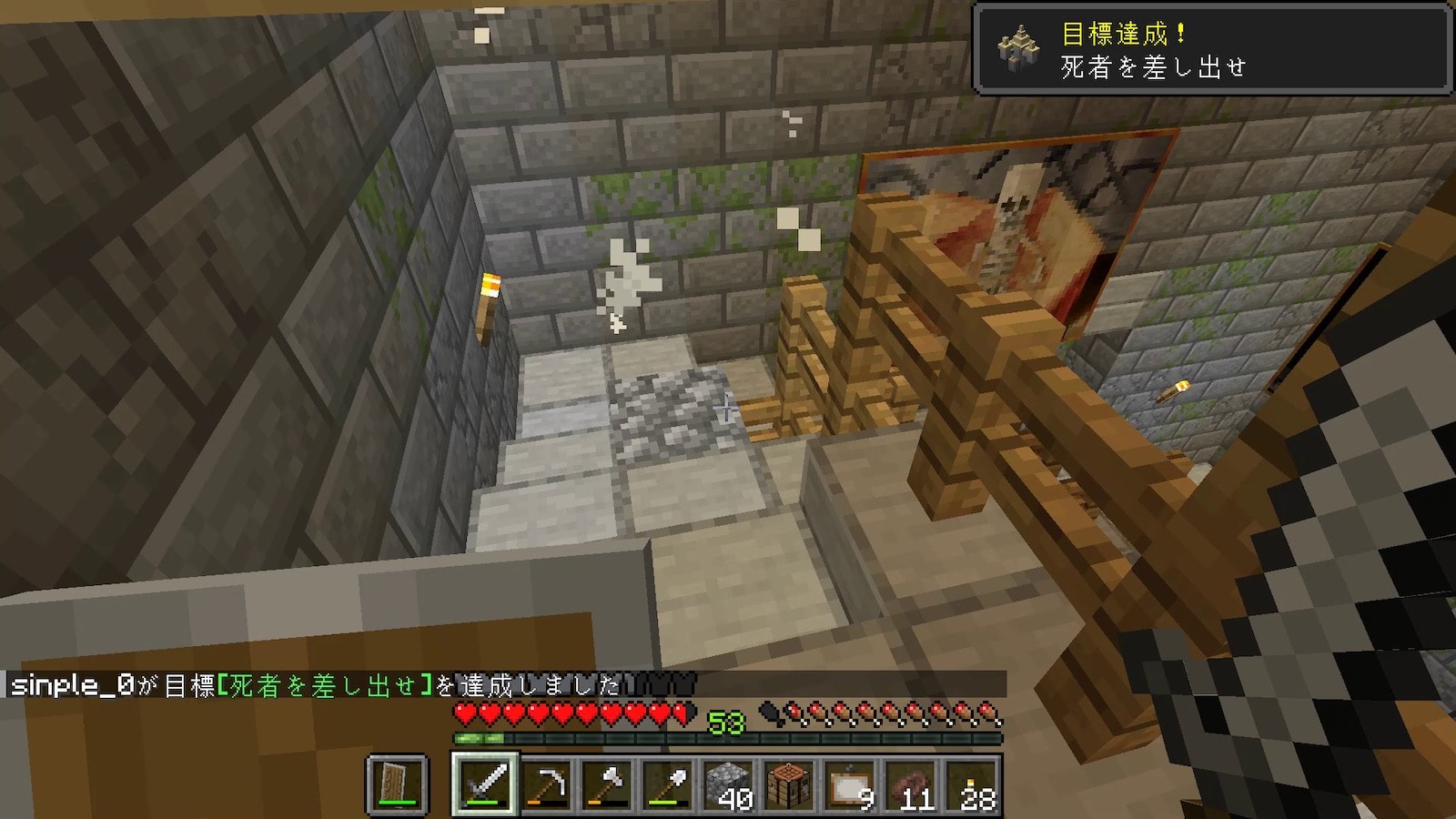Screen dimensions: 1456x819
Task: Select the iron pickaxe in the hotbar
Action: (x=546, y=783)
